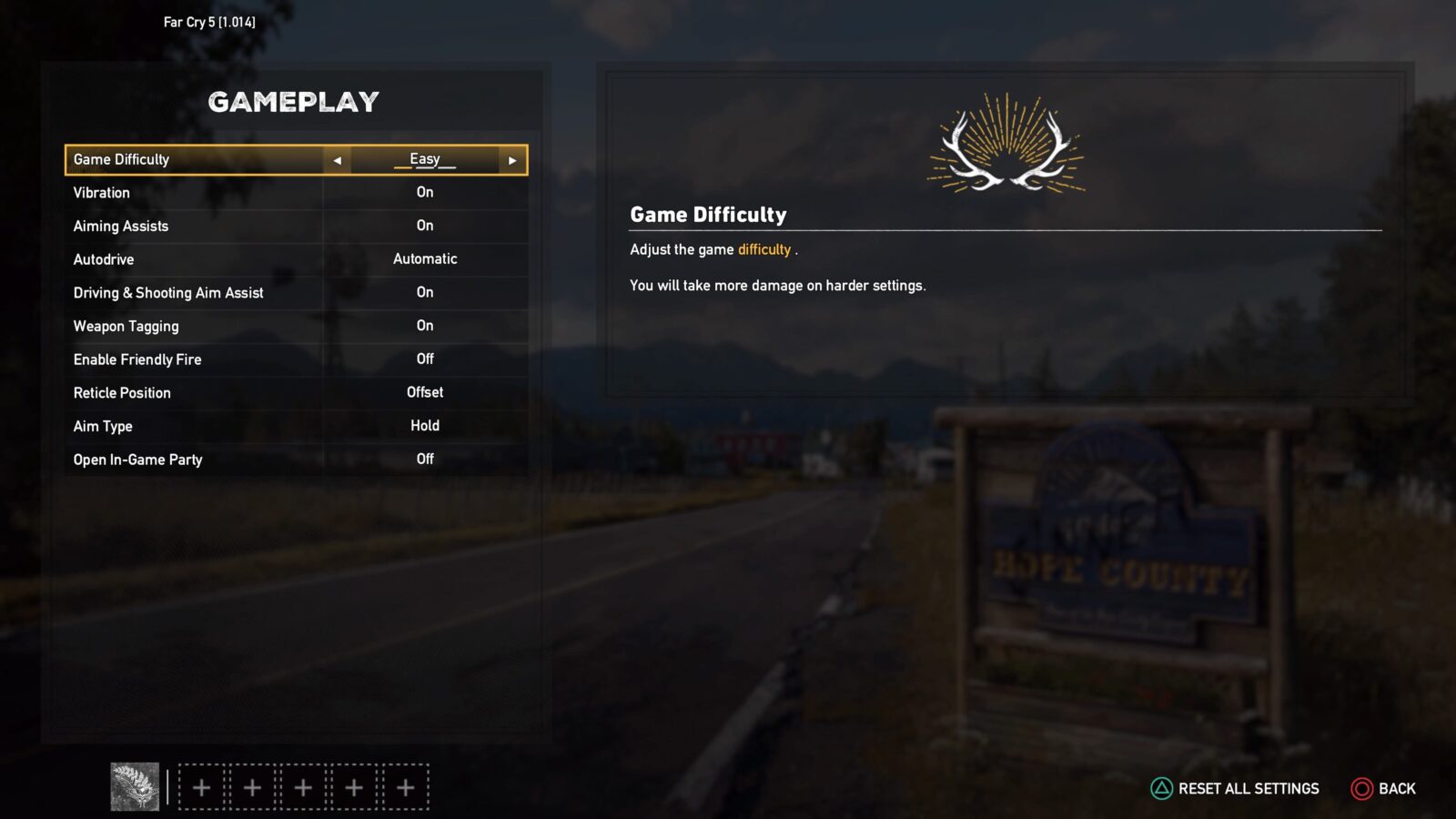Click Reset All Settings
1456x819 pixels.
[x=1246, y=788]
